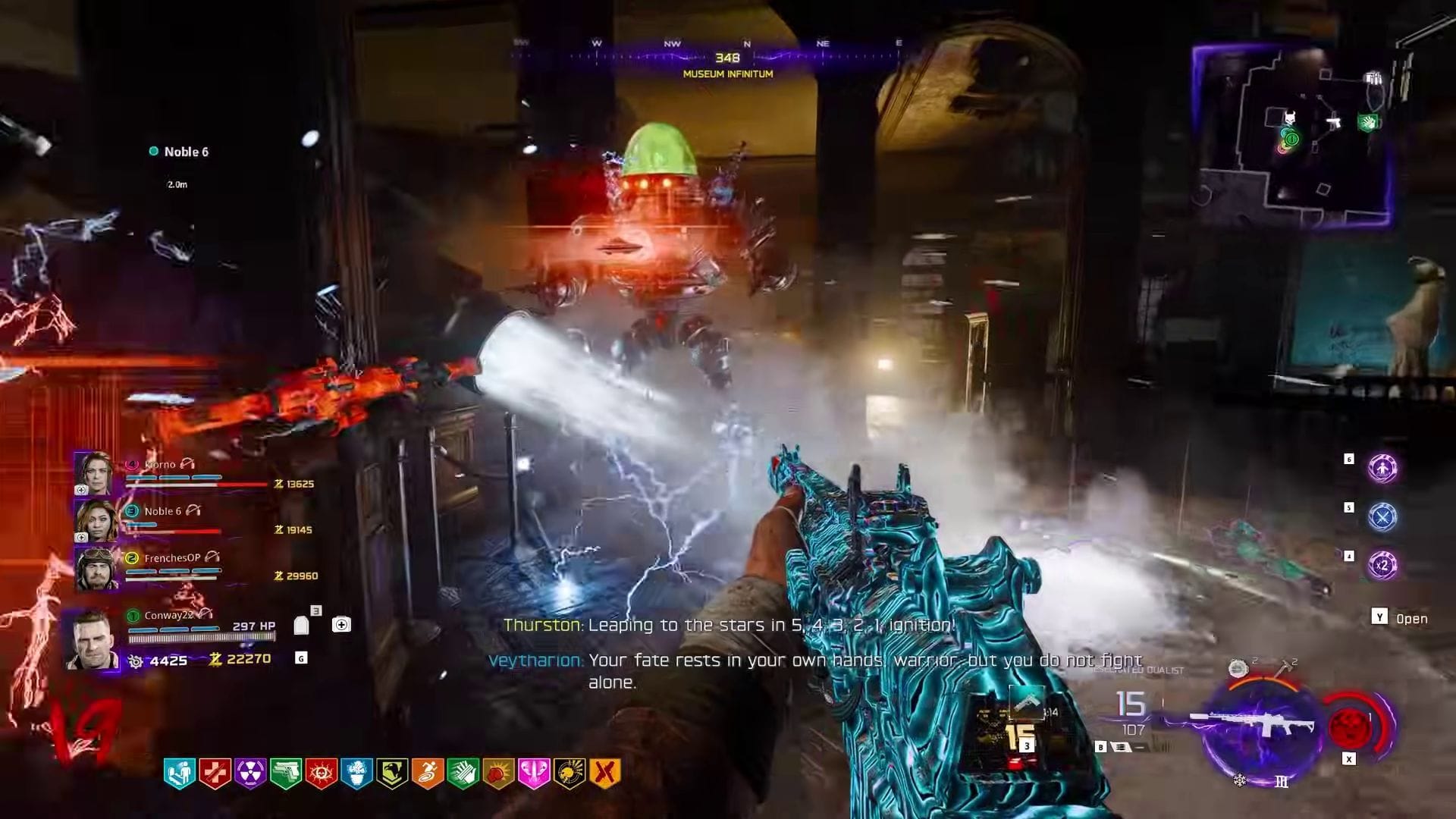This screenshot has height=819, width=1456.
Task: Toggle the x2 points power-up indicator
Action: (1382, 563)
